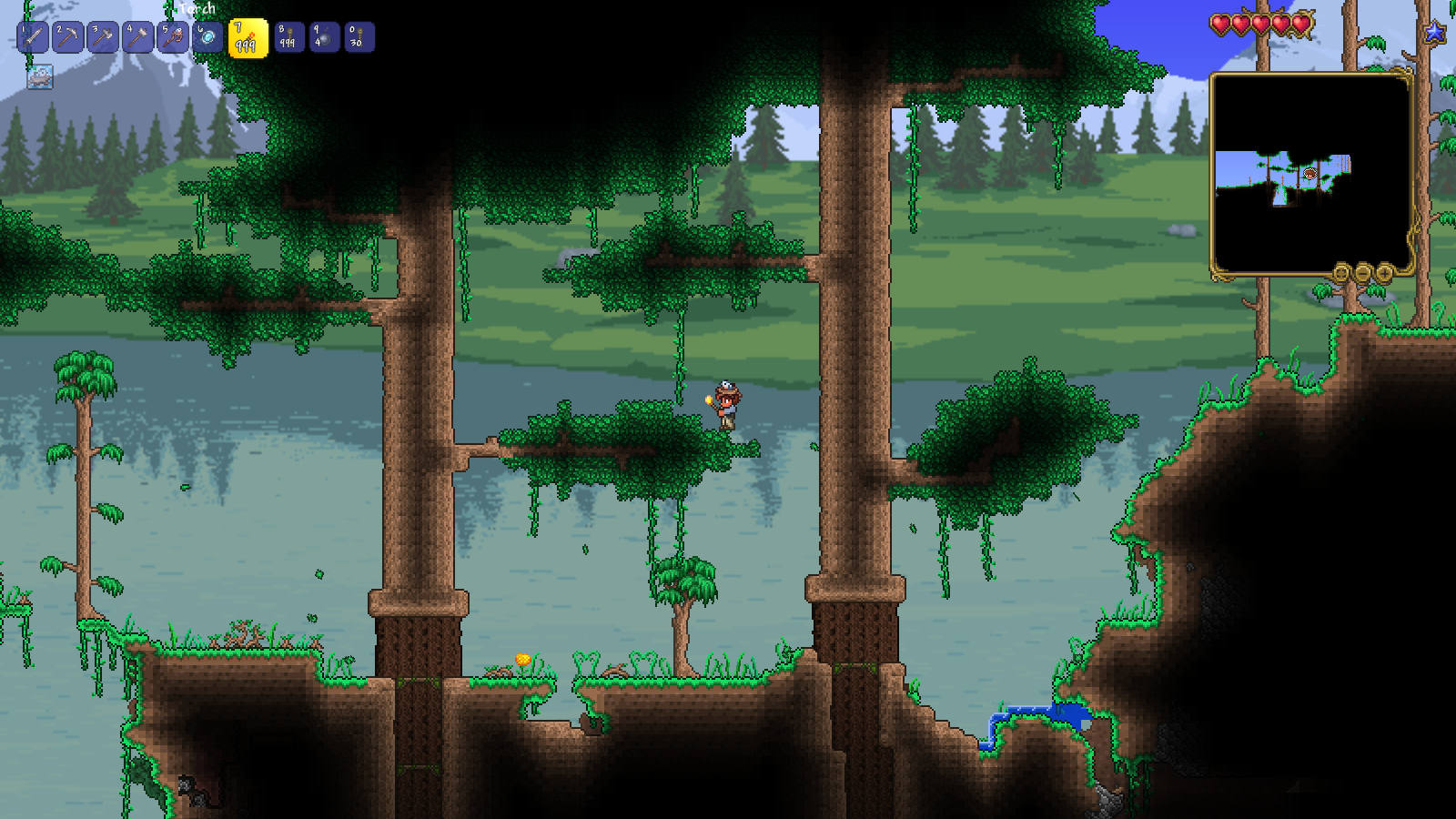Zoom in on the minimap with the plus button
This screenshot has width=1456, height=819.
[x=1383, y=271]
